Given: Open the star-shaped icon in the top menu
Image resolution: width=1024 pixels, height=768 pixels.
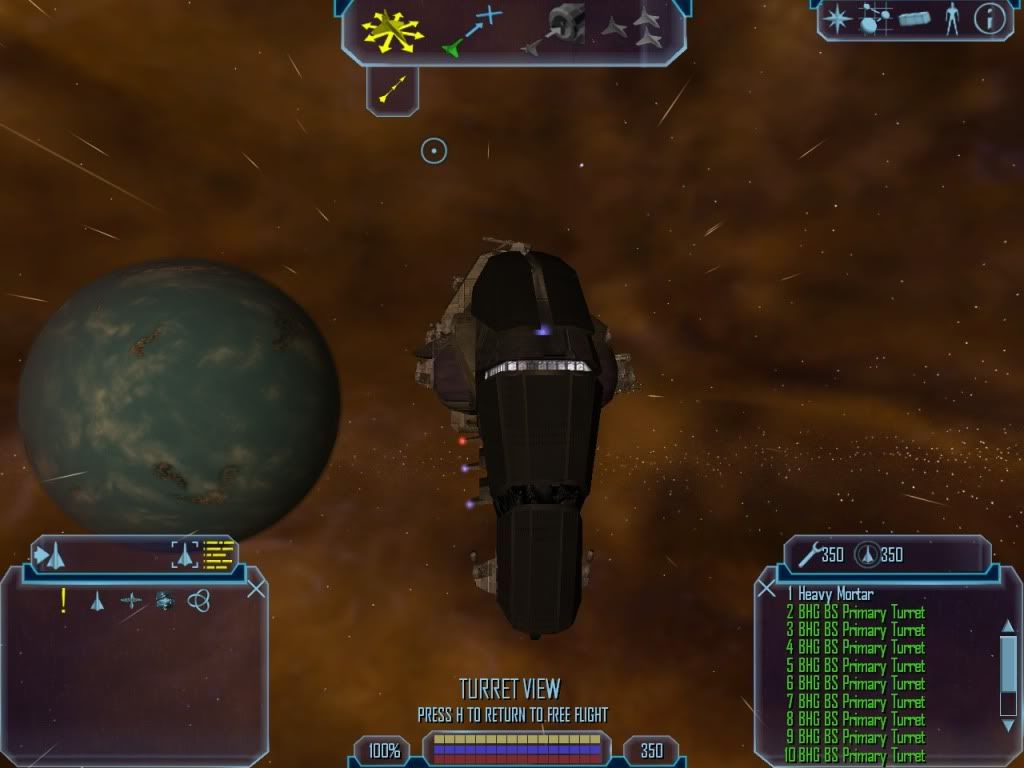Looking at the screenshot, I should click(836, 19).
